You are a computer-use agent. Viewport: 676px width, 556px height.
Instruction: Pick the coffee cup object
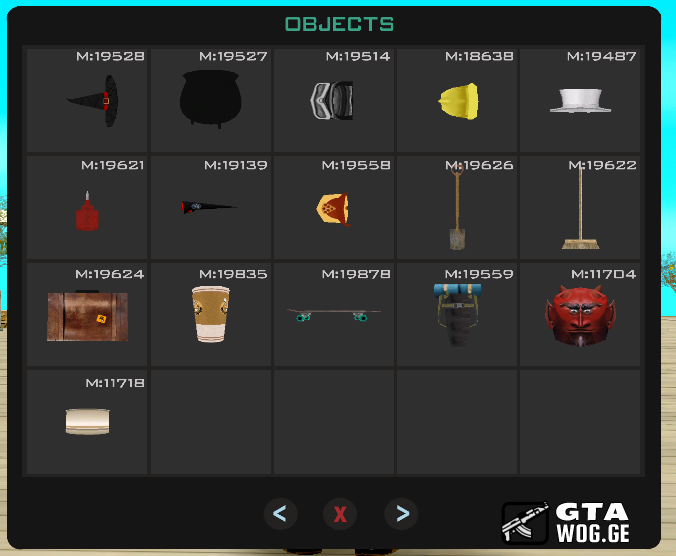click(210, 316)
